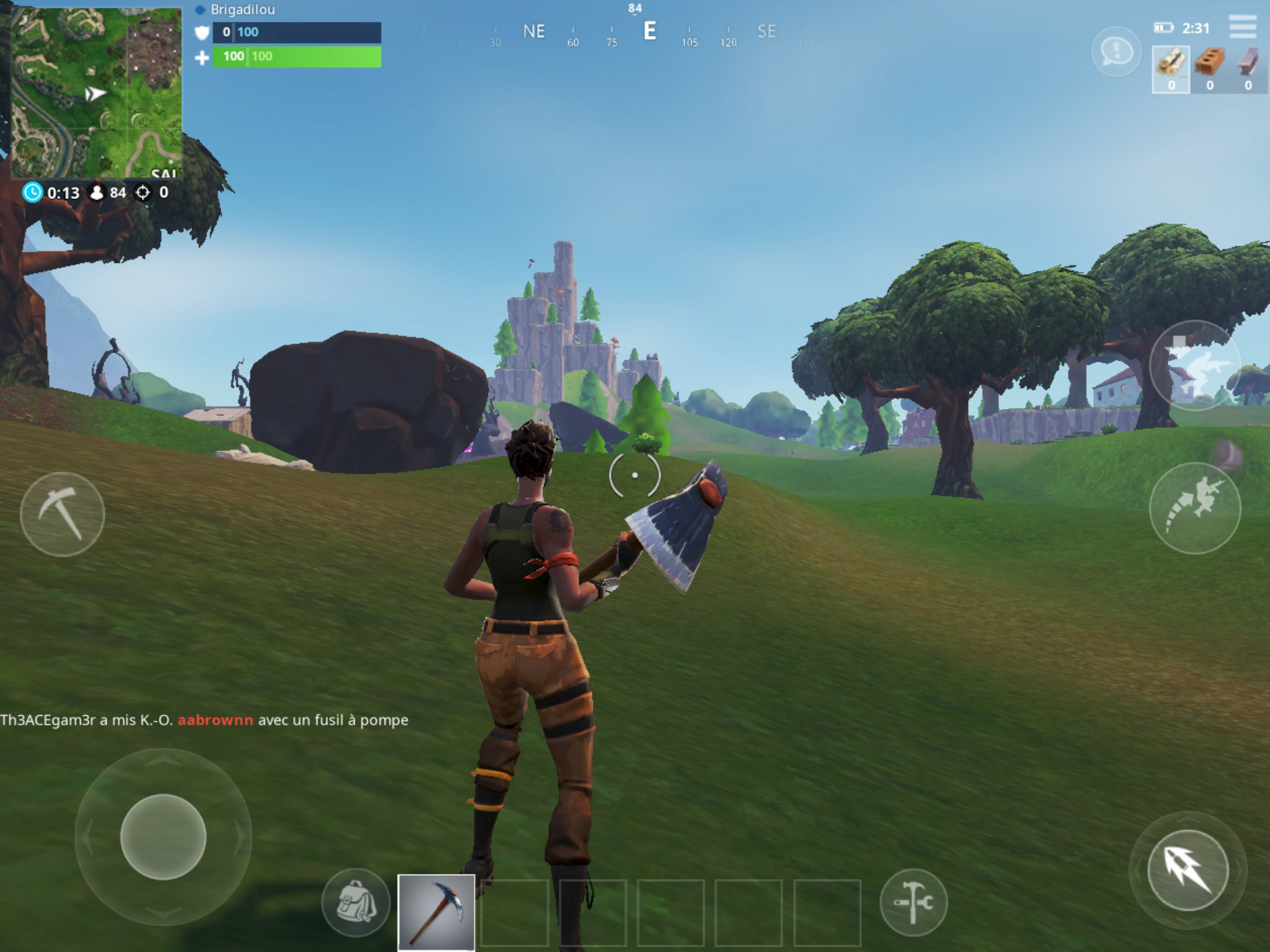Tap the pickaxe swing button
Screen dimensions: 1270x952
pos(62,514)
